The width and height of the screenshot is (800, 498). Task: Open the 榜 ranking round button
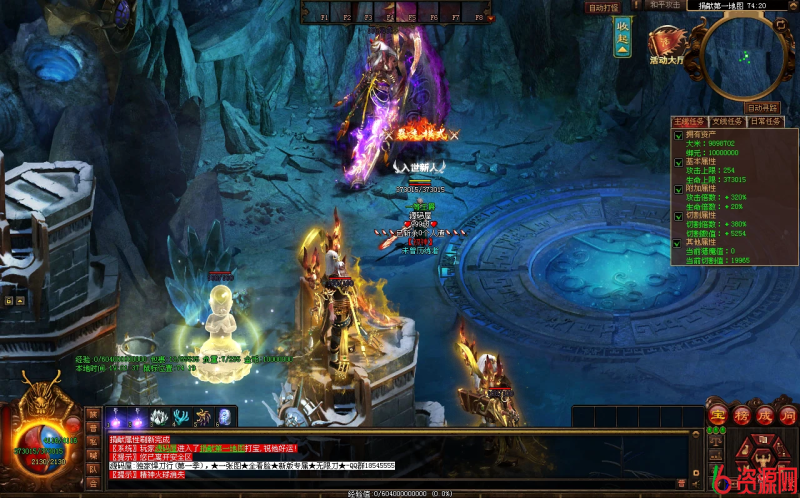click(739, 414)
